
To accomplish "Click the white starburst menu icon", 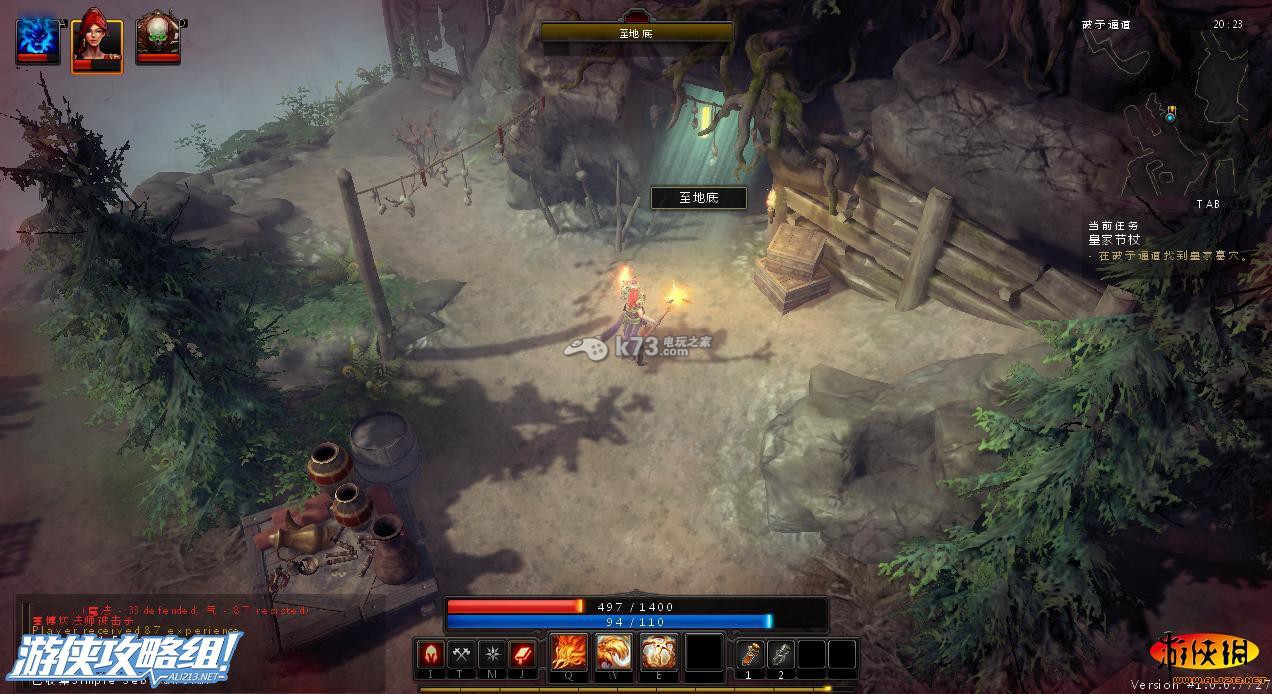I will (491, 654).
